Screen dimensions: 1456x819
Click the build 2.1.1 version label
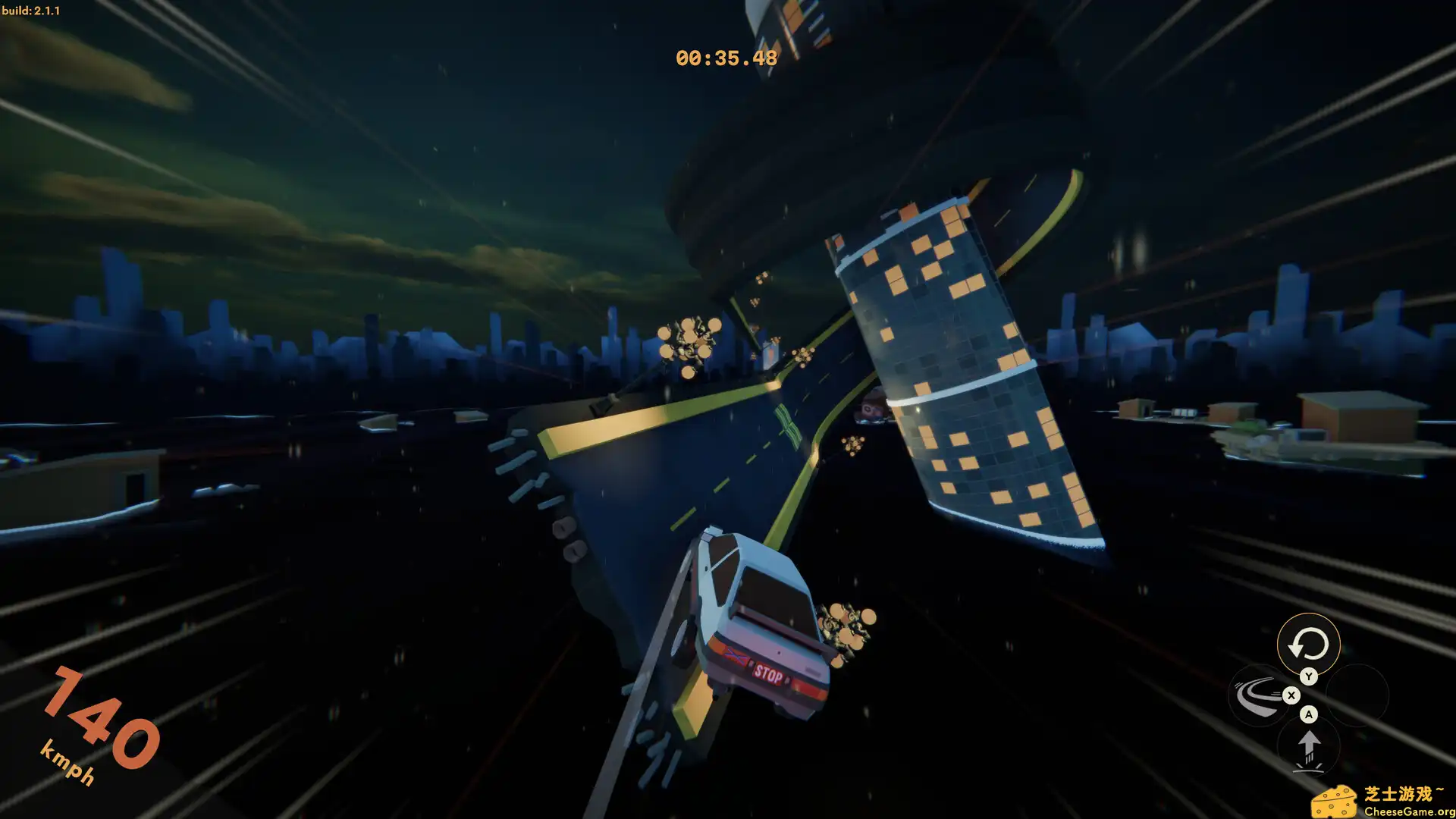click(x=32, y=11)
